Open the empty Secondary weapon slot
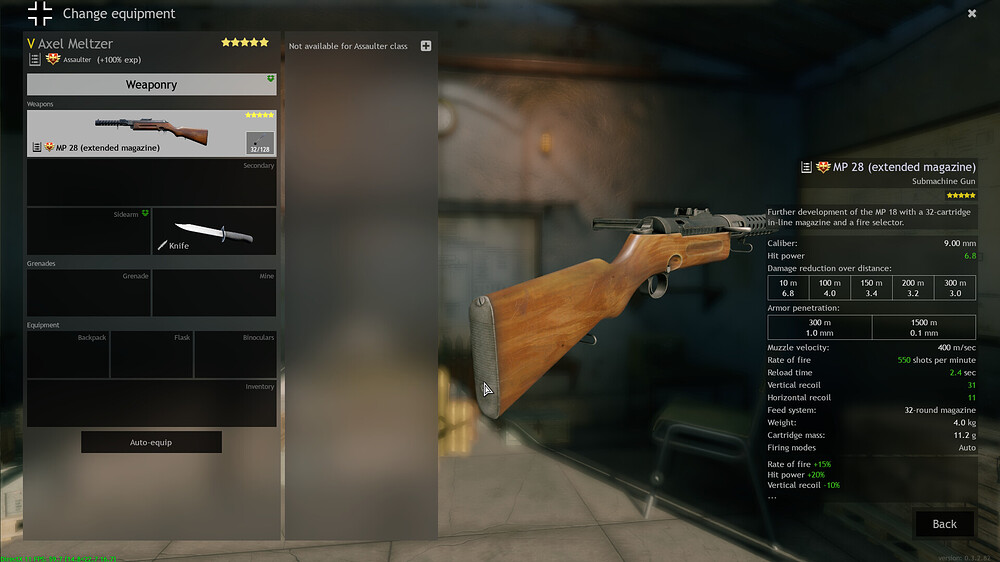 [x=151, y=183]
